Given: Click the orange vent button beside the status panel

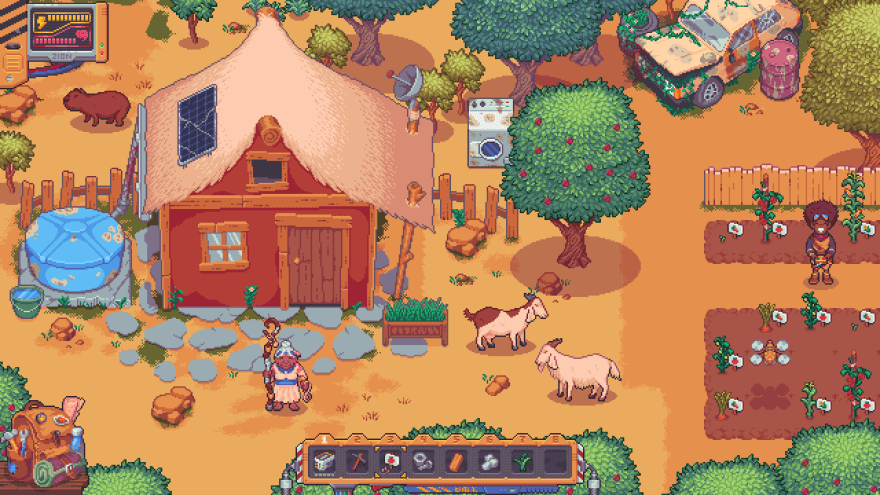Looking at the screenshot, I should (13, 64).
